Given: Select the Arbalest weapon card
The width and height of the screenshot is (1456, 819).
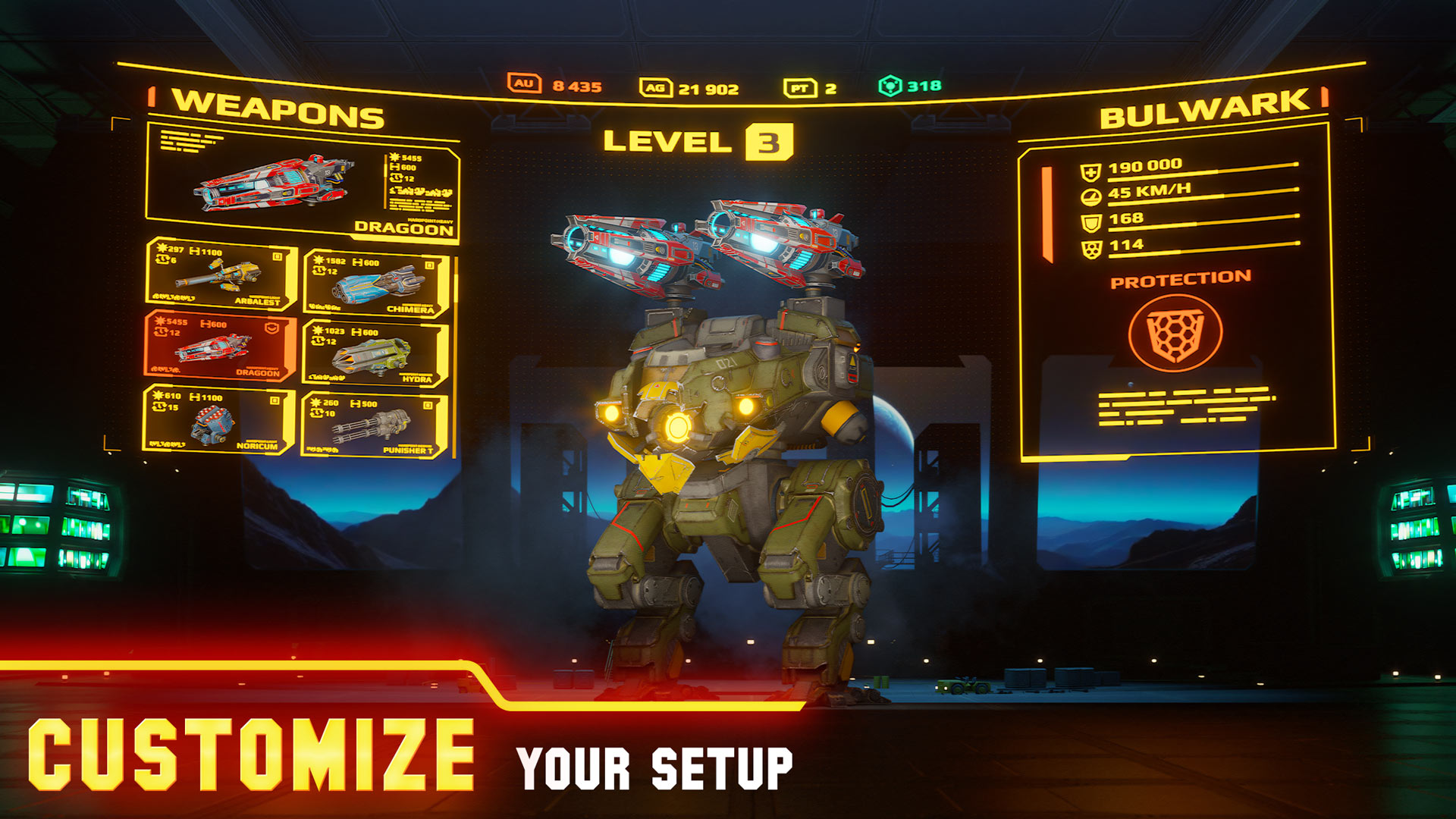Looking at the screenshot, I should [220, 275].
